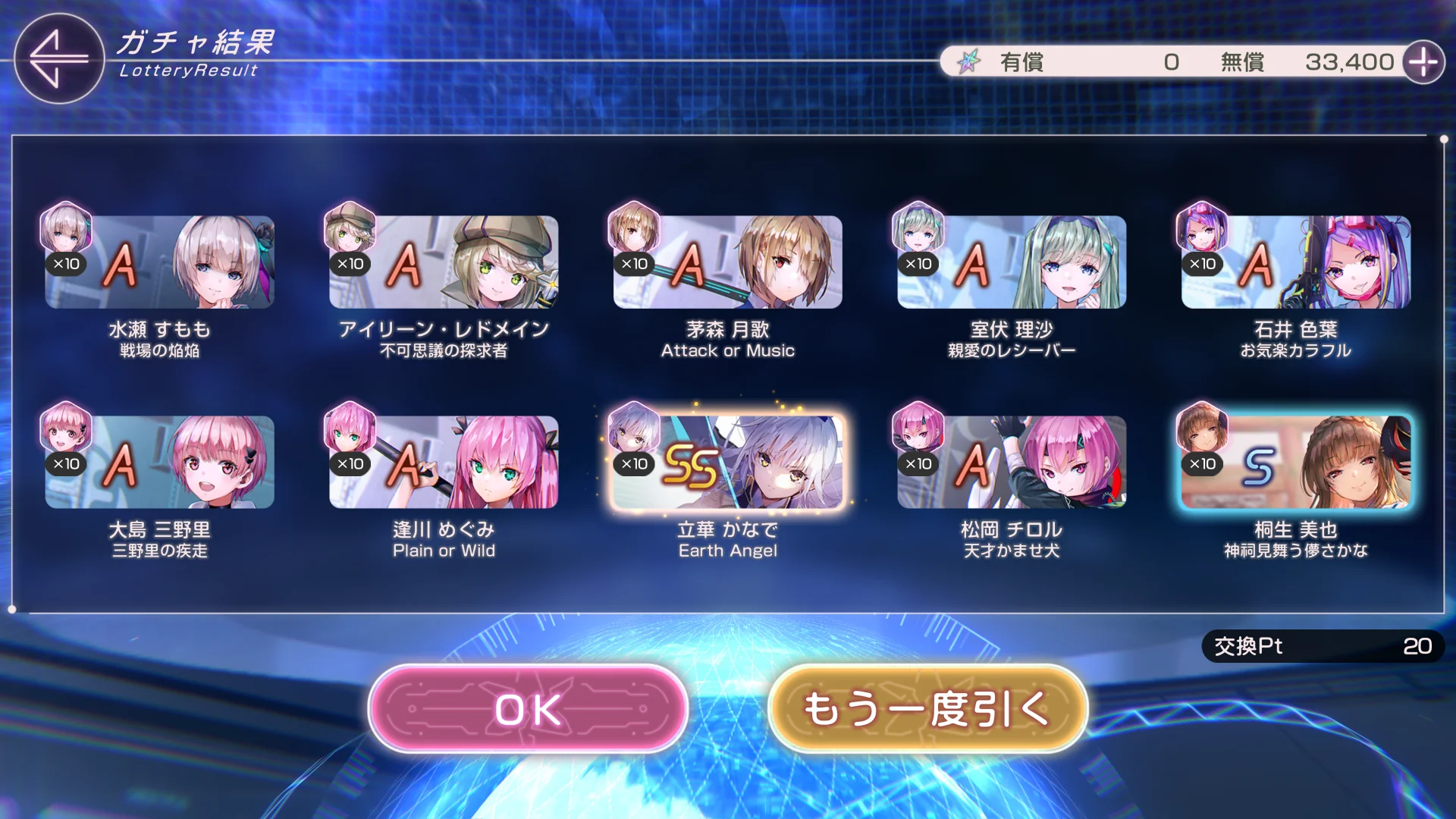Open the 逢川 めぐみ Plain or Wild card

tap(444, 463)
